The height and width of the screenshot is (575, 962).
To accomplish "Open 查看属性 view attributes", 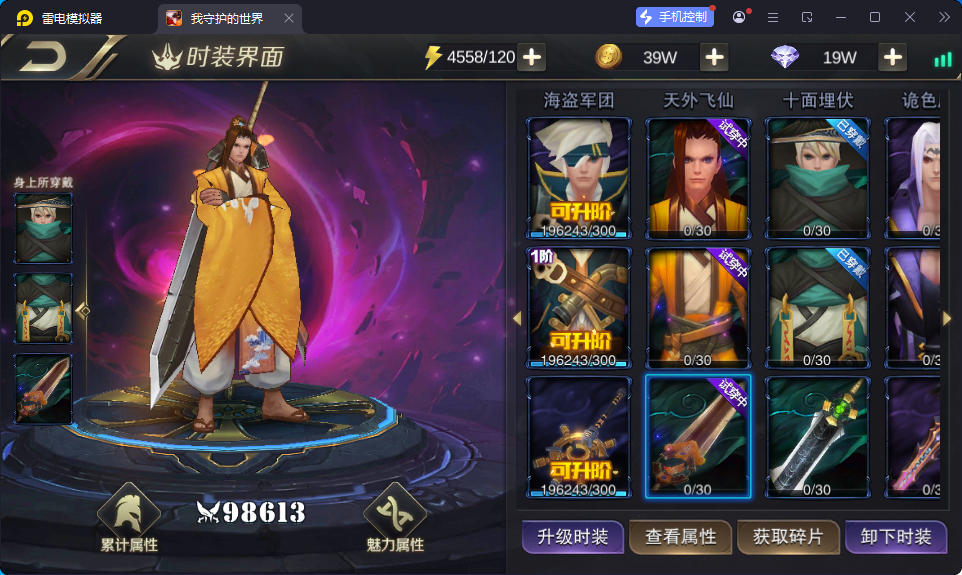I will 681,537.
